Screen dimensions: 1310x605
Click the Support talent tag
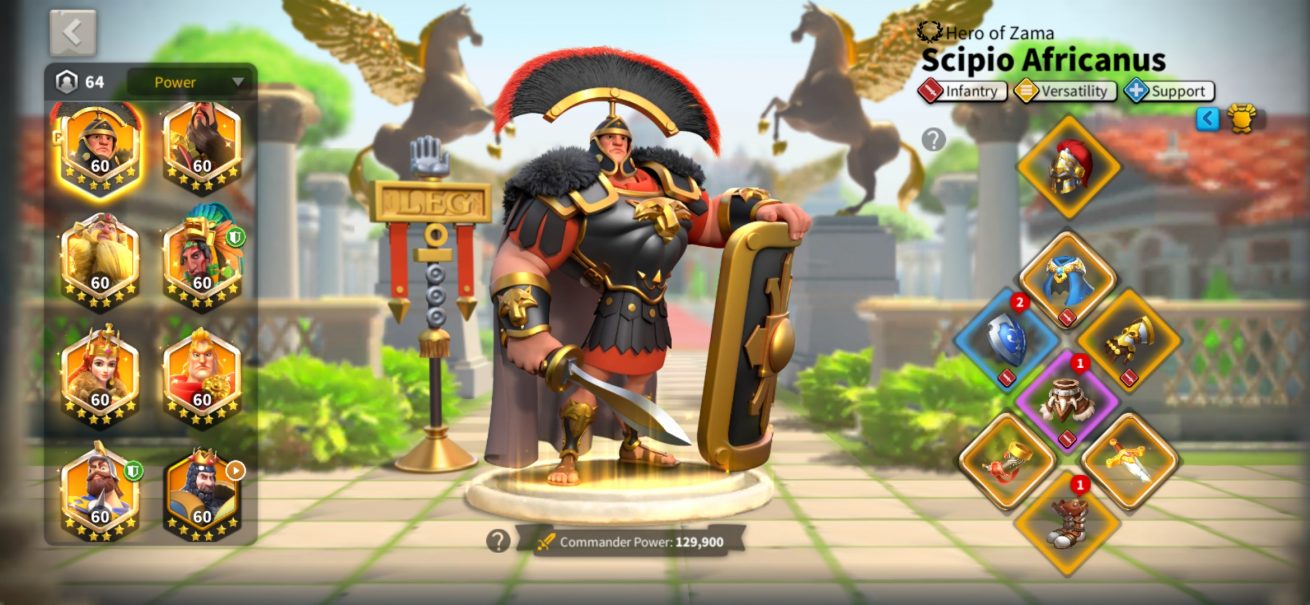click(1169, 91)
